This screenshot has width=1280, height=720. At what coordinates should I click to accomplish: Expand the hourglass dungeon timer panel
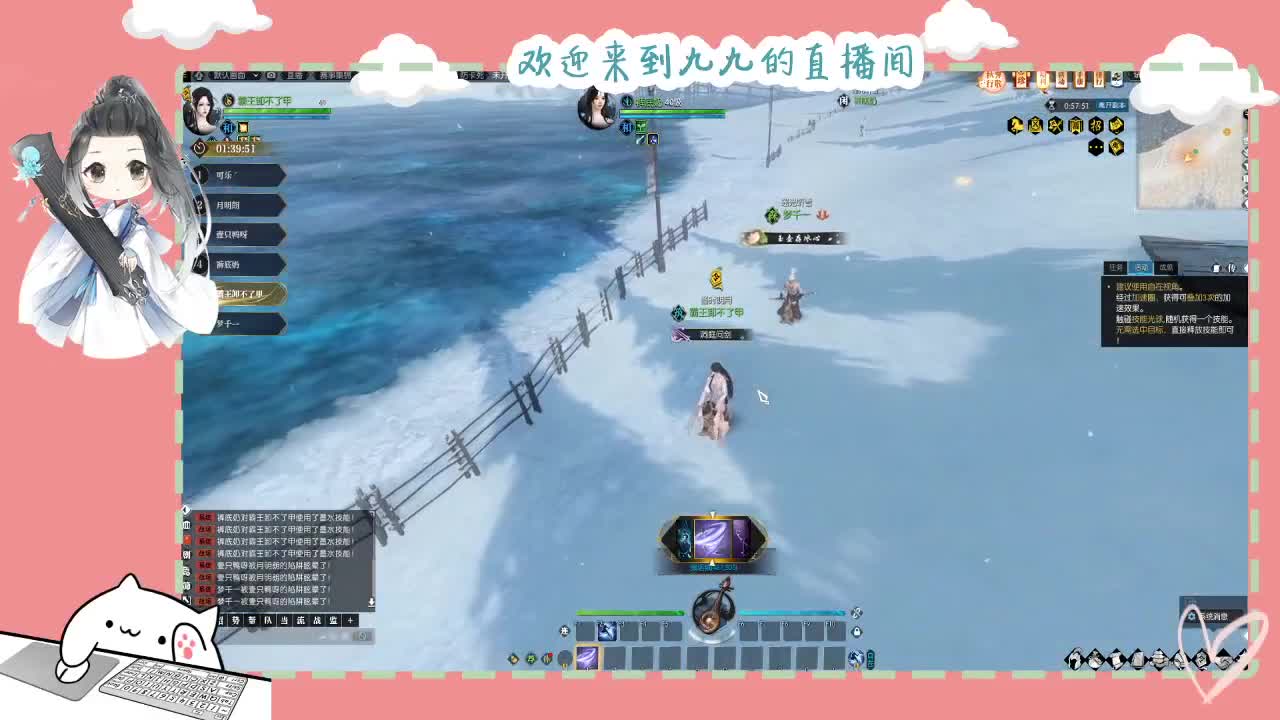(1051, 105)
